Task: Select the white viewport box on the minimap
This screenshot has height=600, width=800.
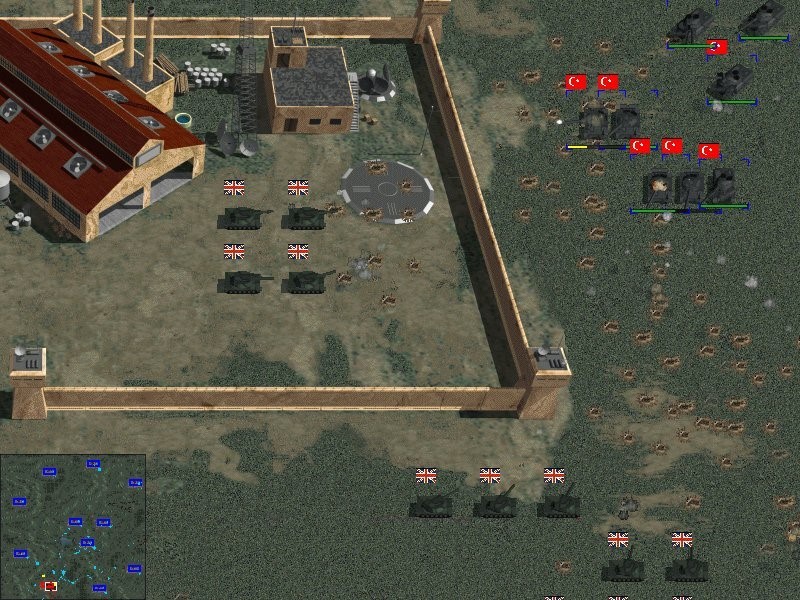Action: point(50,586)
